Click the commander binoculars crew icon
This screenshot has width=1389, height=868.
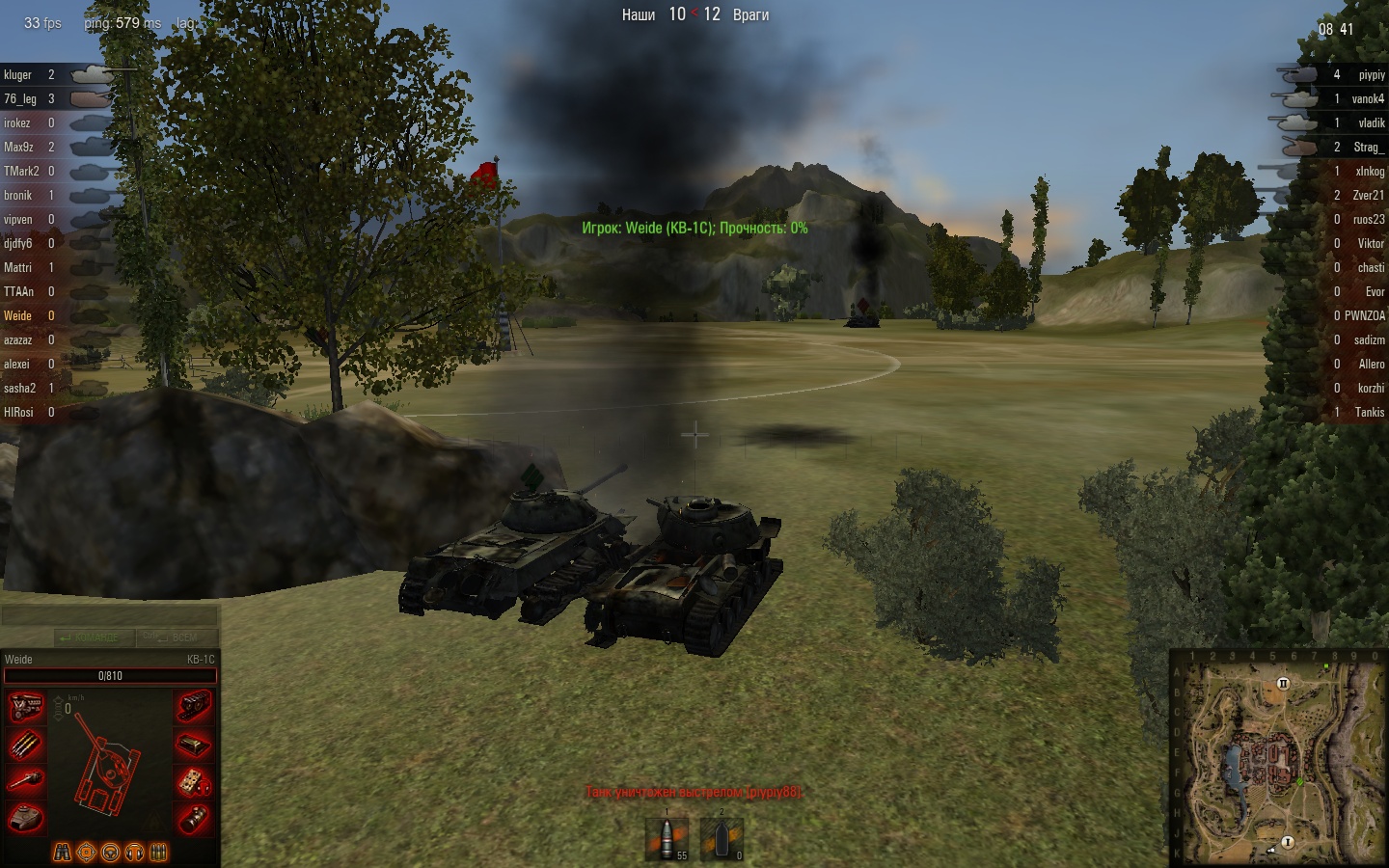[62, 853]
